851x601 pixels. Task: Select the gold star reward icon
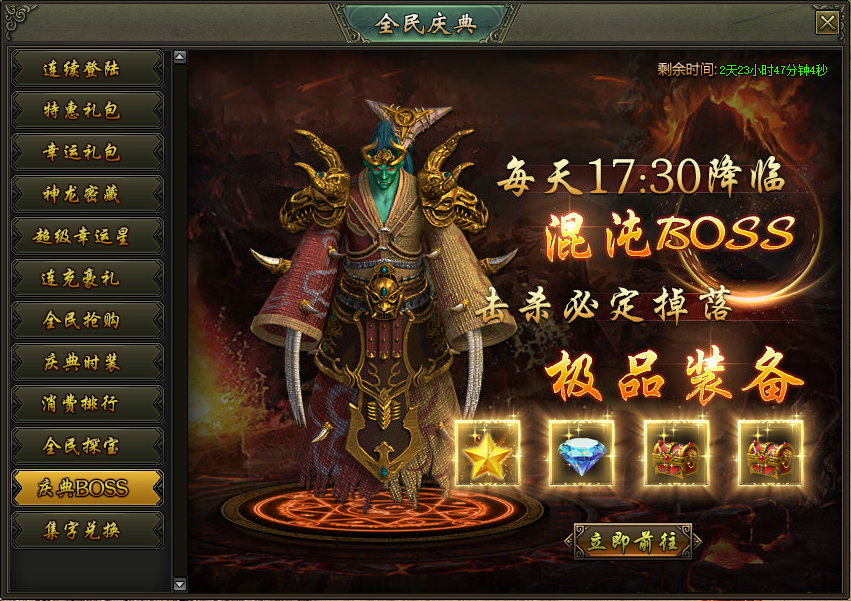click(x=487, y=453)
